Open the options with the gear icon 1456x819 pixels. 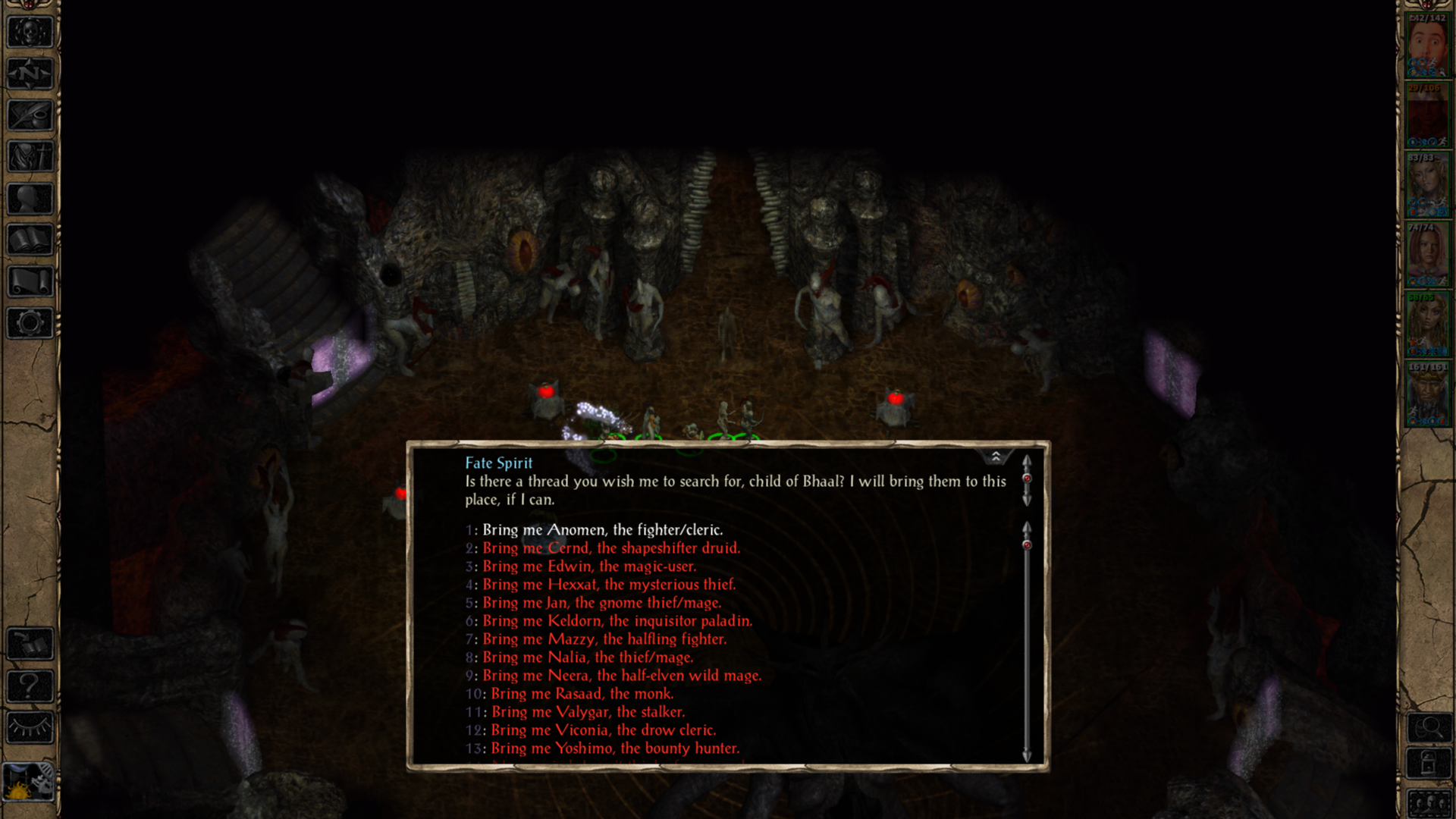[x=30, y=323]
